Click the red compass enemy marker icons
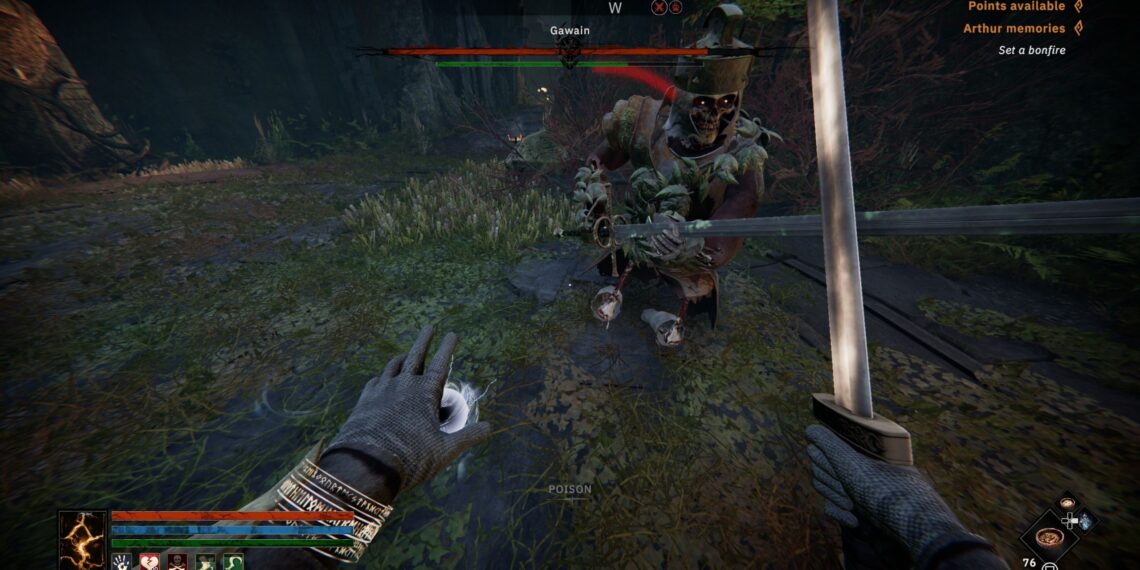 [667, 8]
